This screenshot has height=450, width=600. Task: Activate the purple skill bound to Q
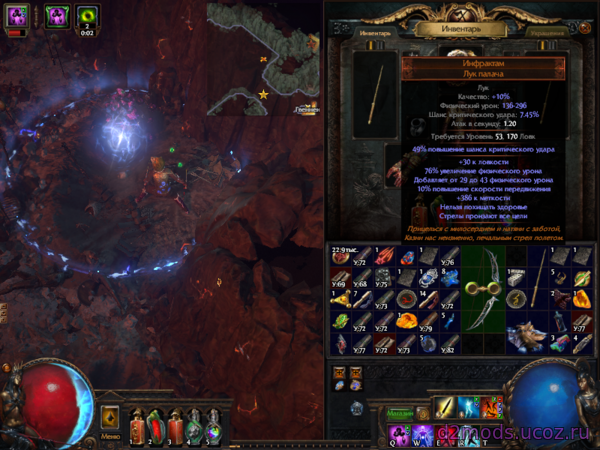pyautogui.click(x=397, y=433)
